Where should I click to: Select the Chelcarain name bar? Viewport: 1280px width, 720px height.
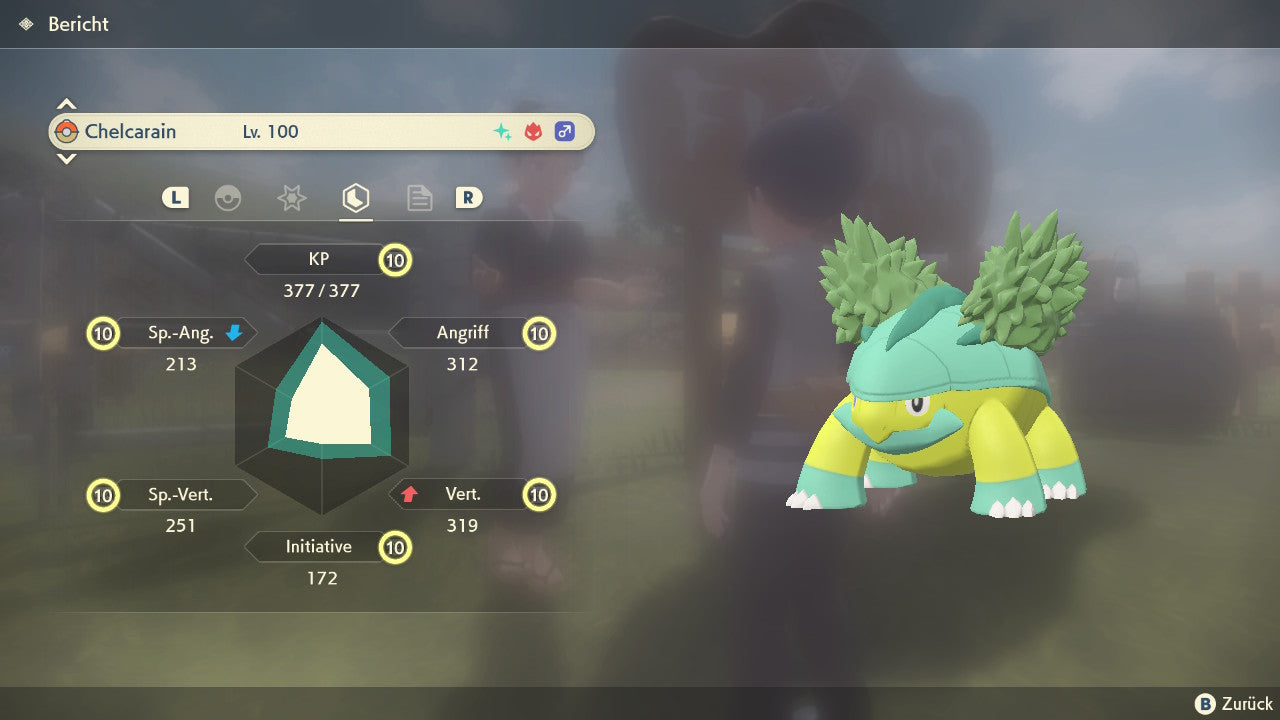321,131
